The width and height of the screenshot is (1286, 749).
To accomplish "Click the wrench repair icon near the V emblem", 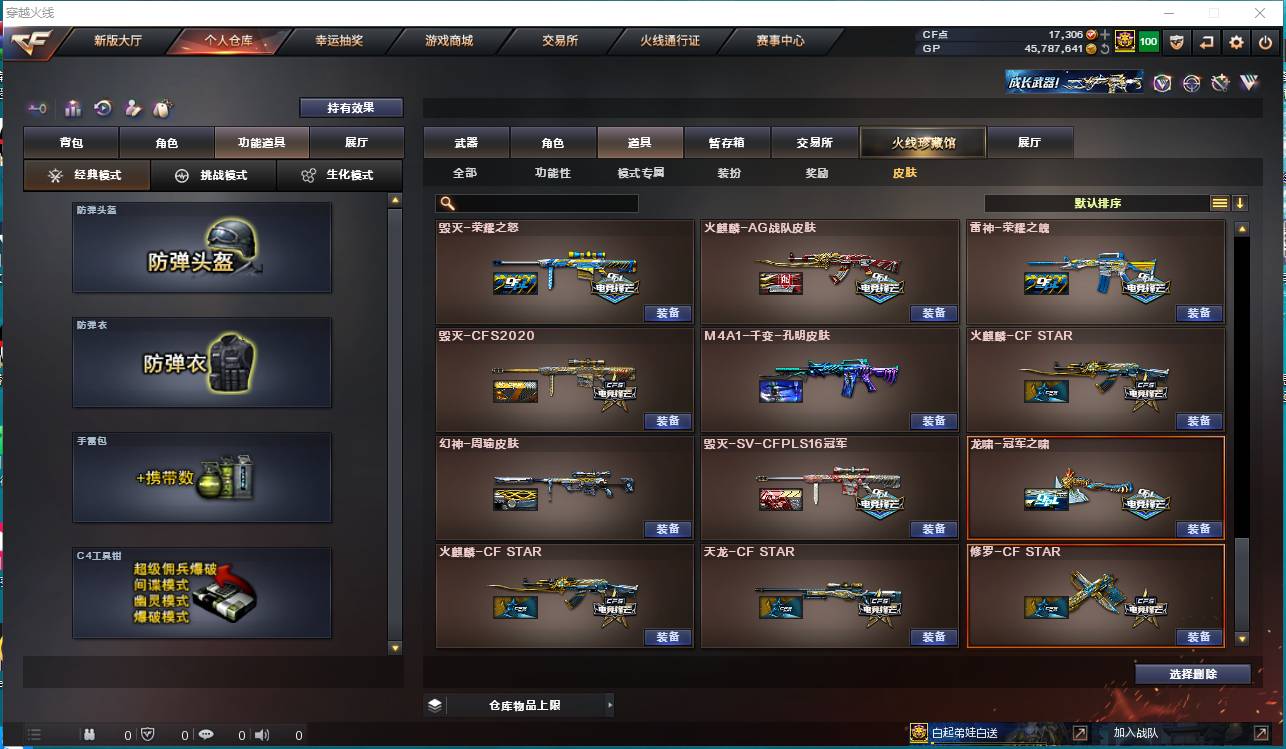I will coord(1221,83).
